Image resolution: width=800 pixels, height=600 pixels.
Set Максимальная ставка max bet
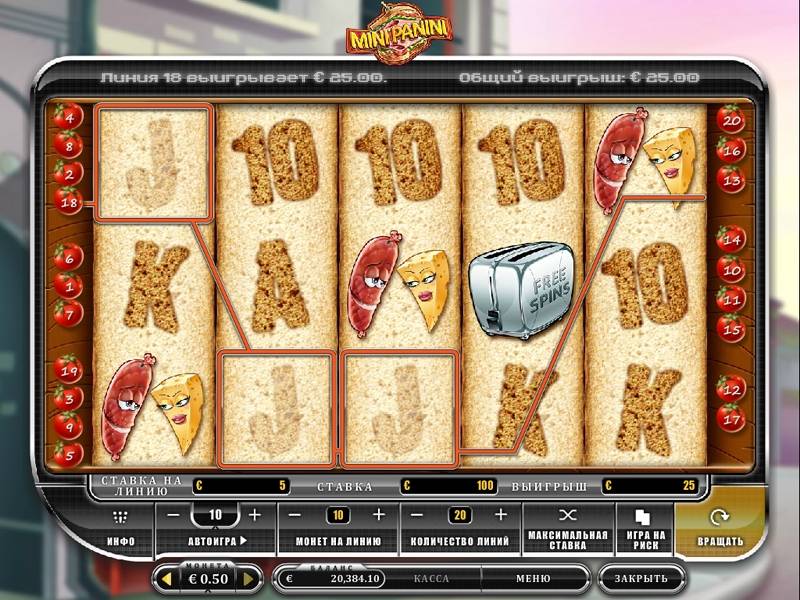(567, 527)
